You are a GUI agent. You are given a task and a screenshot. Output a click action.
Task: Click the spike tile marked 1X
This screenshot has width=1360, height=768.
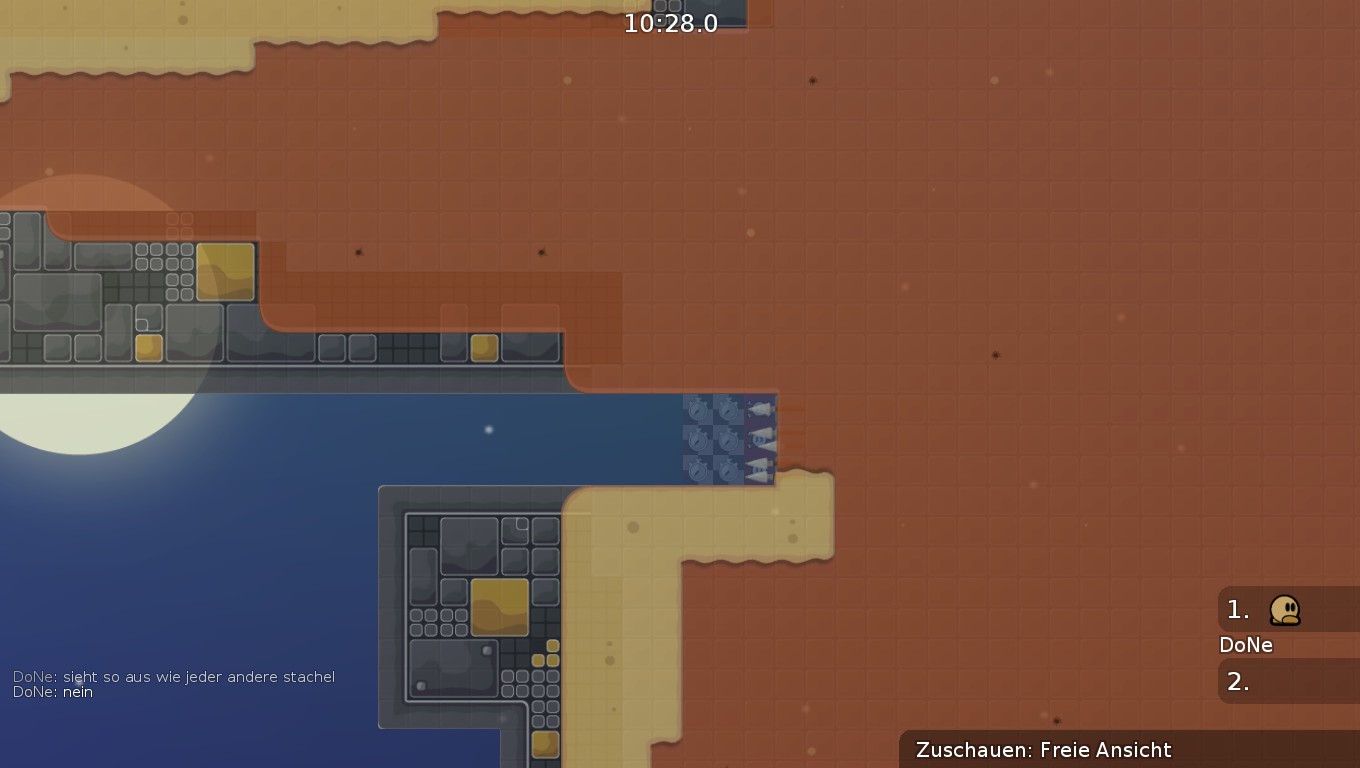[x=759, y=440]
